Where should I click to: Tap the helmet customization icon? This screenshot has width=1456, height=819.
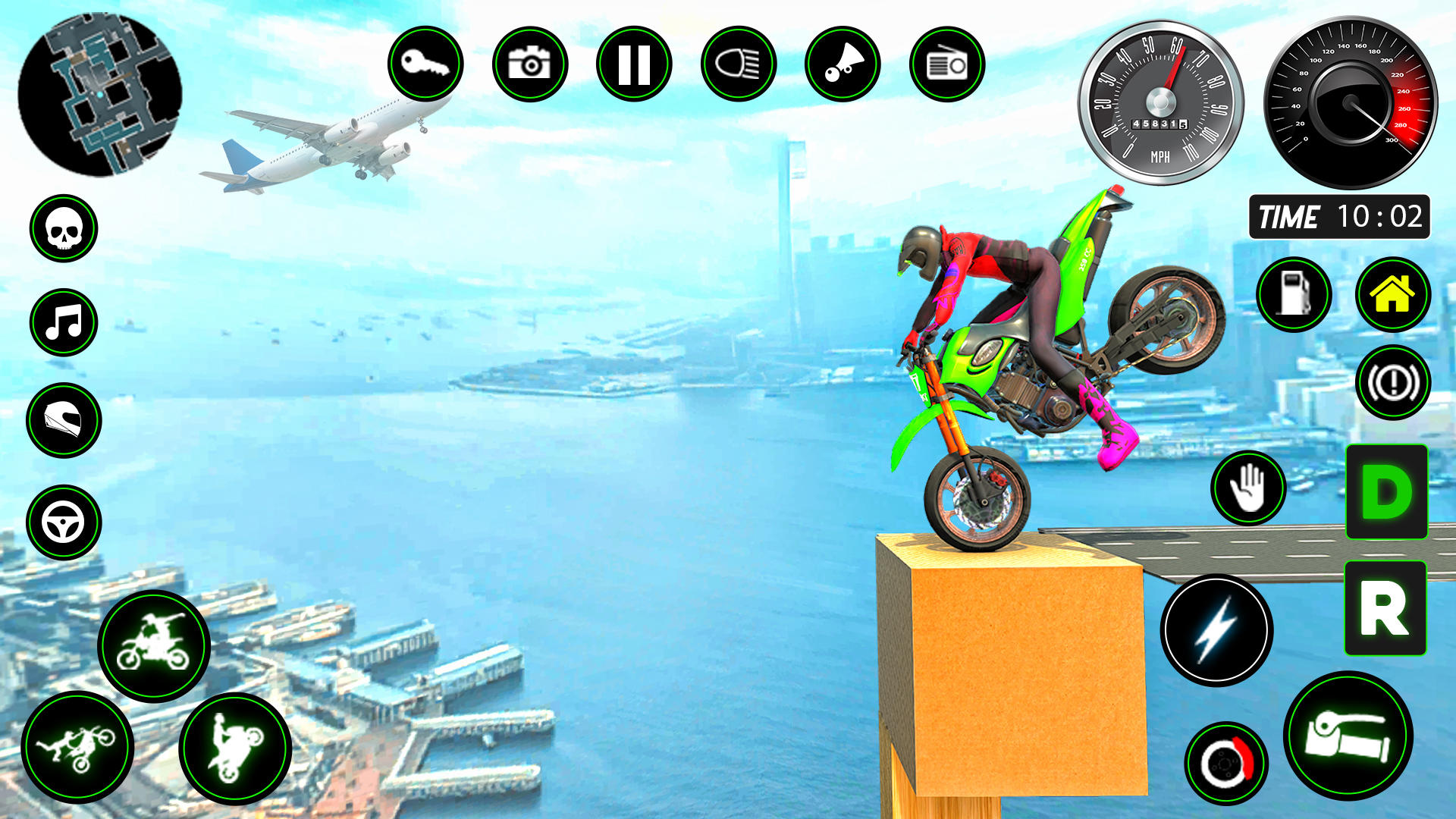(x=64, y=413)
